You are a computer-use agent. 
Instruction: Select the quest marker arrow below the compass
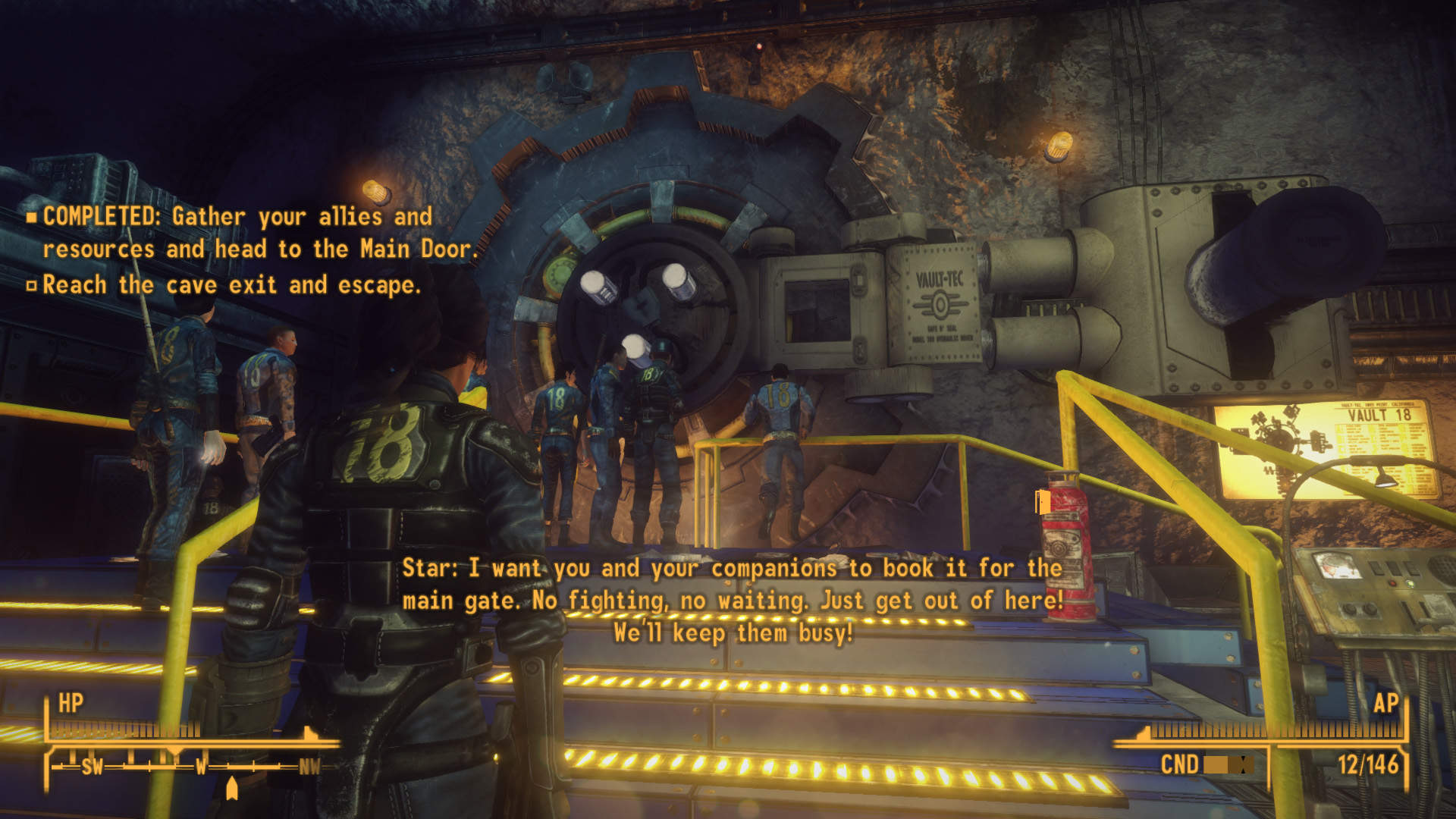[x=232, y=789]
